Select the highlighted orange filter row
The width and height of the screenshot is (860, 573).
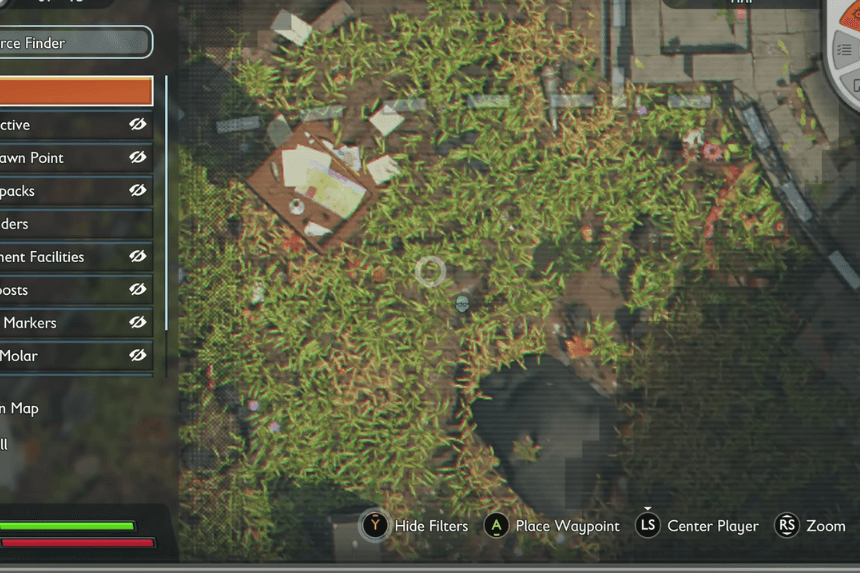(76, 91)
